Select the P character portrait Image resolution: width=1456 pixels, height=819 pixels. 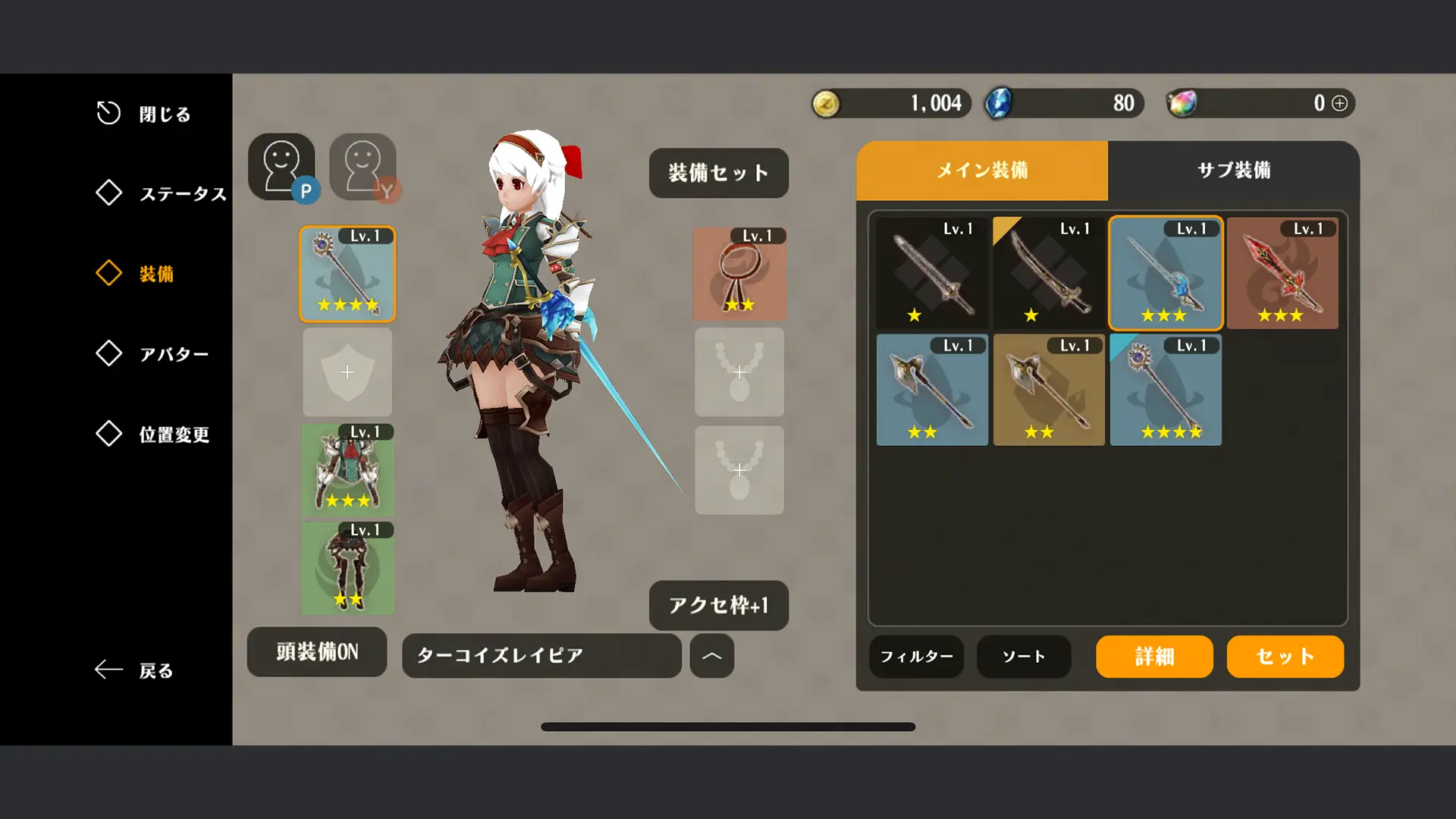click(282, 167)
